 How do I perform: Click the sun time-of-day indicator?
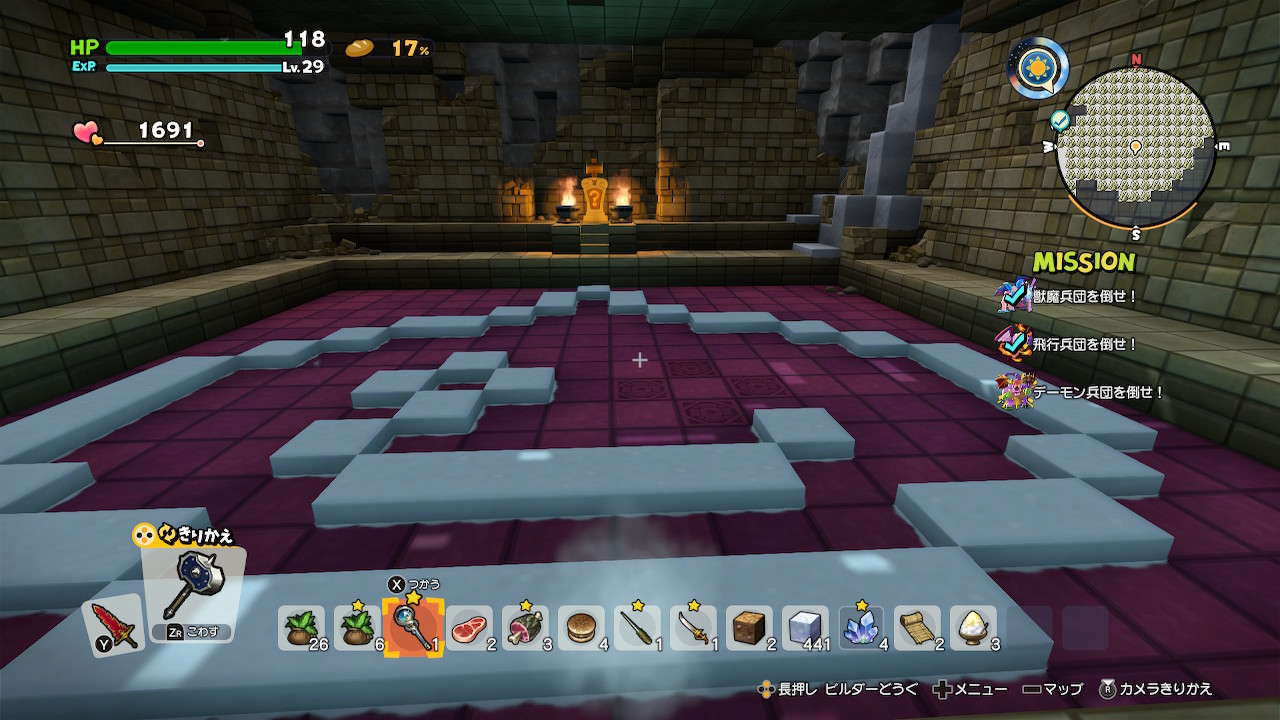pos(1037,68)
